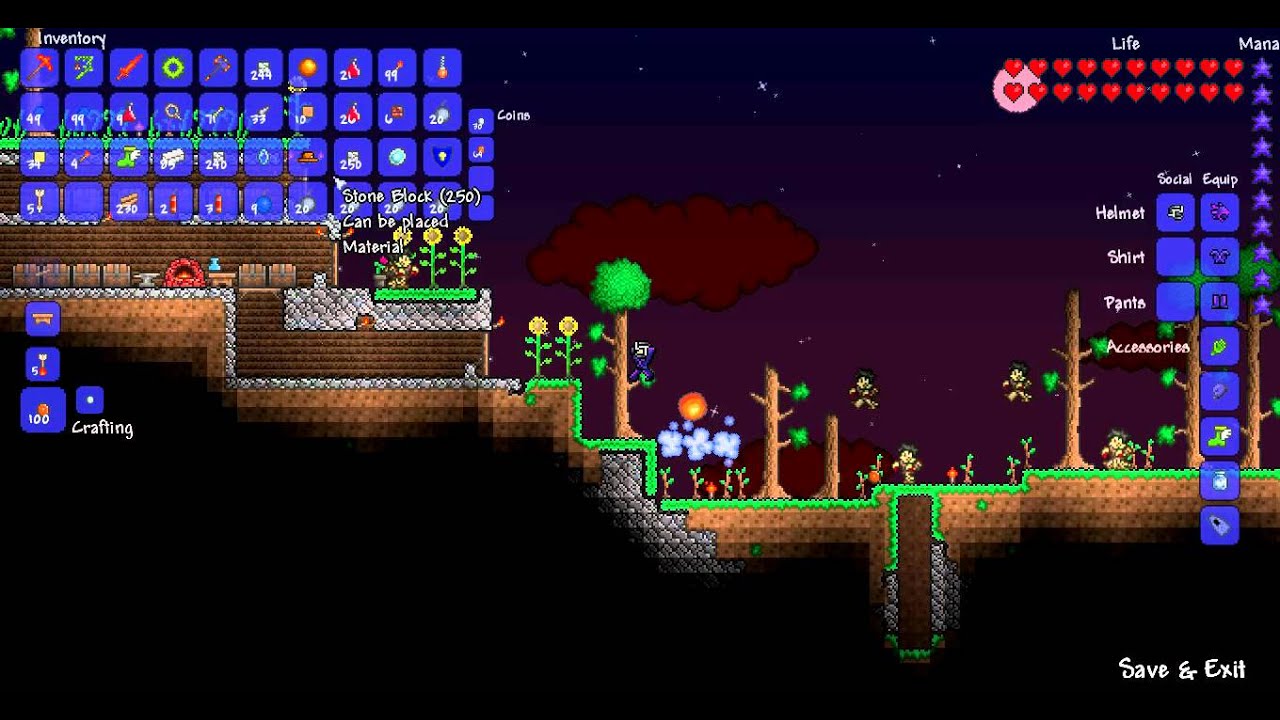
Task: Select the equipped pants slot
Action: pyautogui.click(x=1220, y=302)
